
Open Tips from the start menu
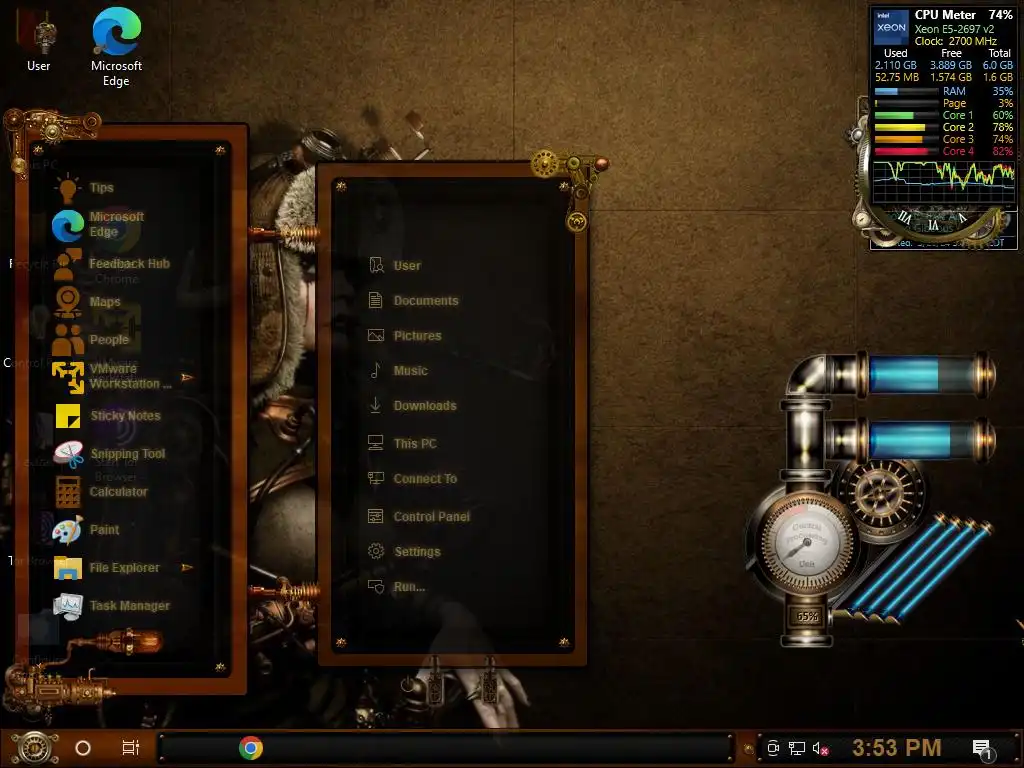pos(100,188)
